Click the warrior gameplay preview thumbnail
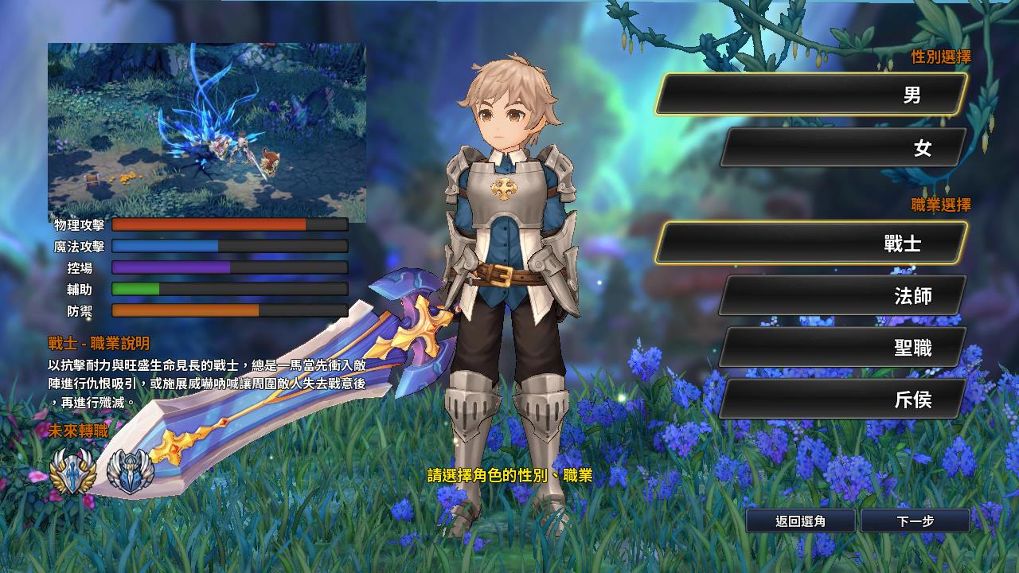The height and width of the screenshot is (573, 1019). pyautogui.click(x=207, y=125)
